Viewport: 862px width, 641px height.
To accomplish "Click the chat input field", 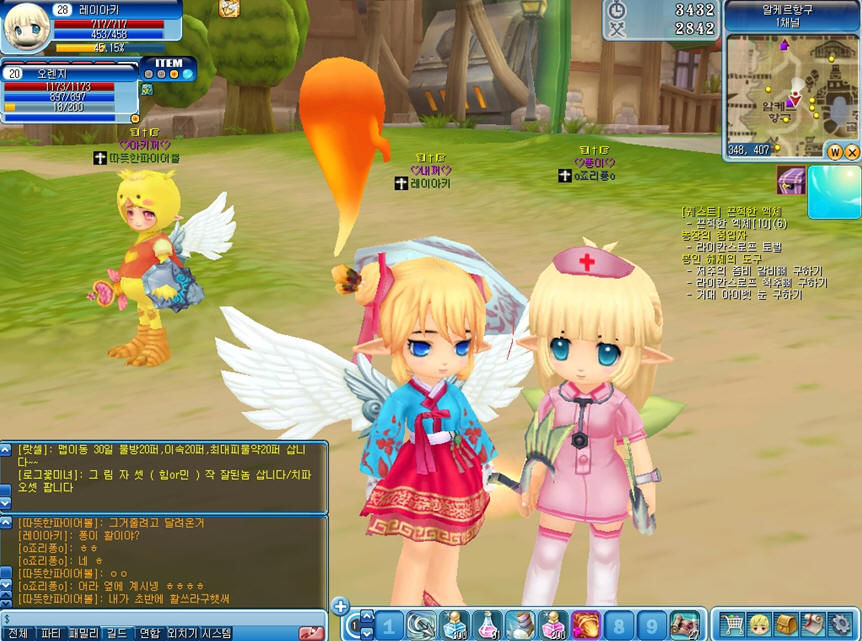I will [x=150, y=619].
